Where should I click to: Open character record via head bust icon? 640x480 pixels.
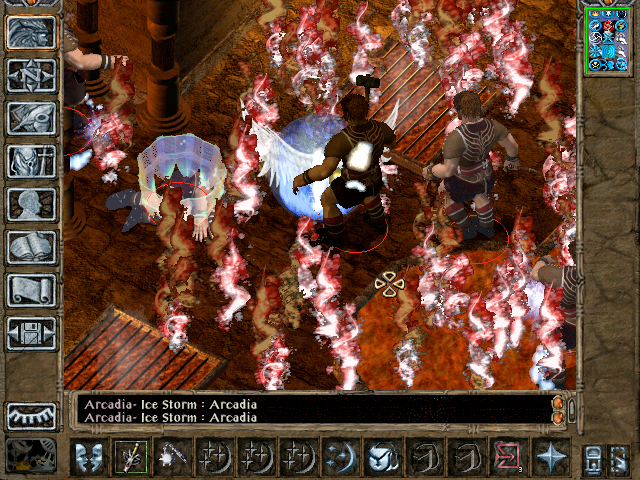(x=30, y=204)
